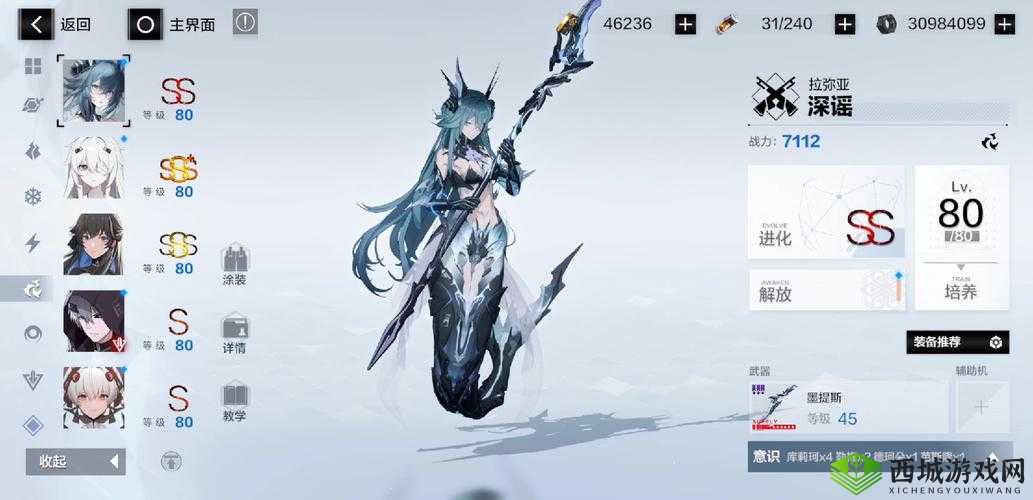The width and height of the screenshot is (1033, 500).
Task: Add more of the 31/240 resource
Action: [x=845, y=24]
